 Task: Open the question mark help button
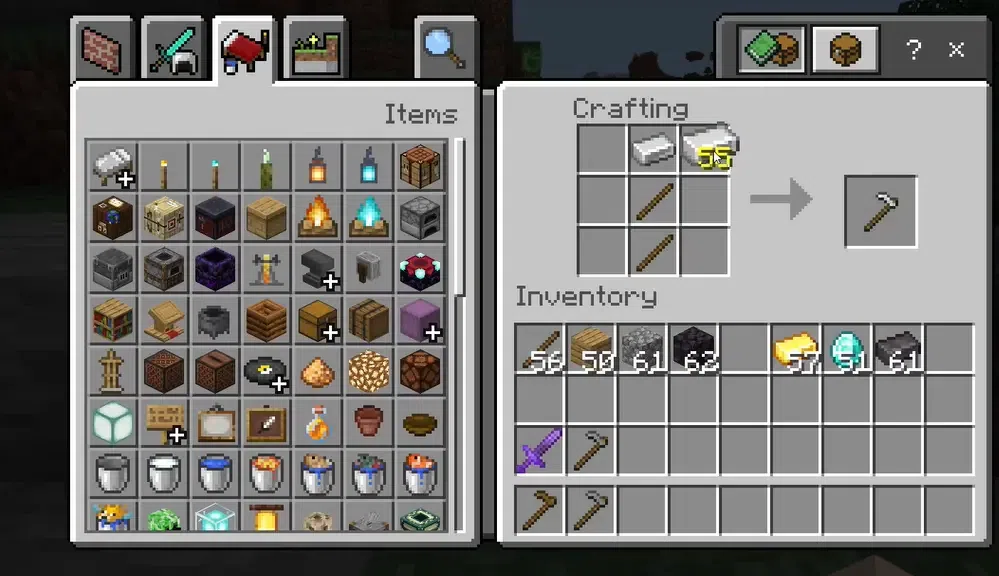pyautogui.click(x=913, y=50)
